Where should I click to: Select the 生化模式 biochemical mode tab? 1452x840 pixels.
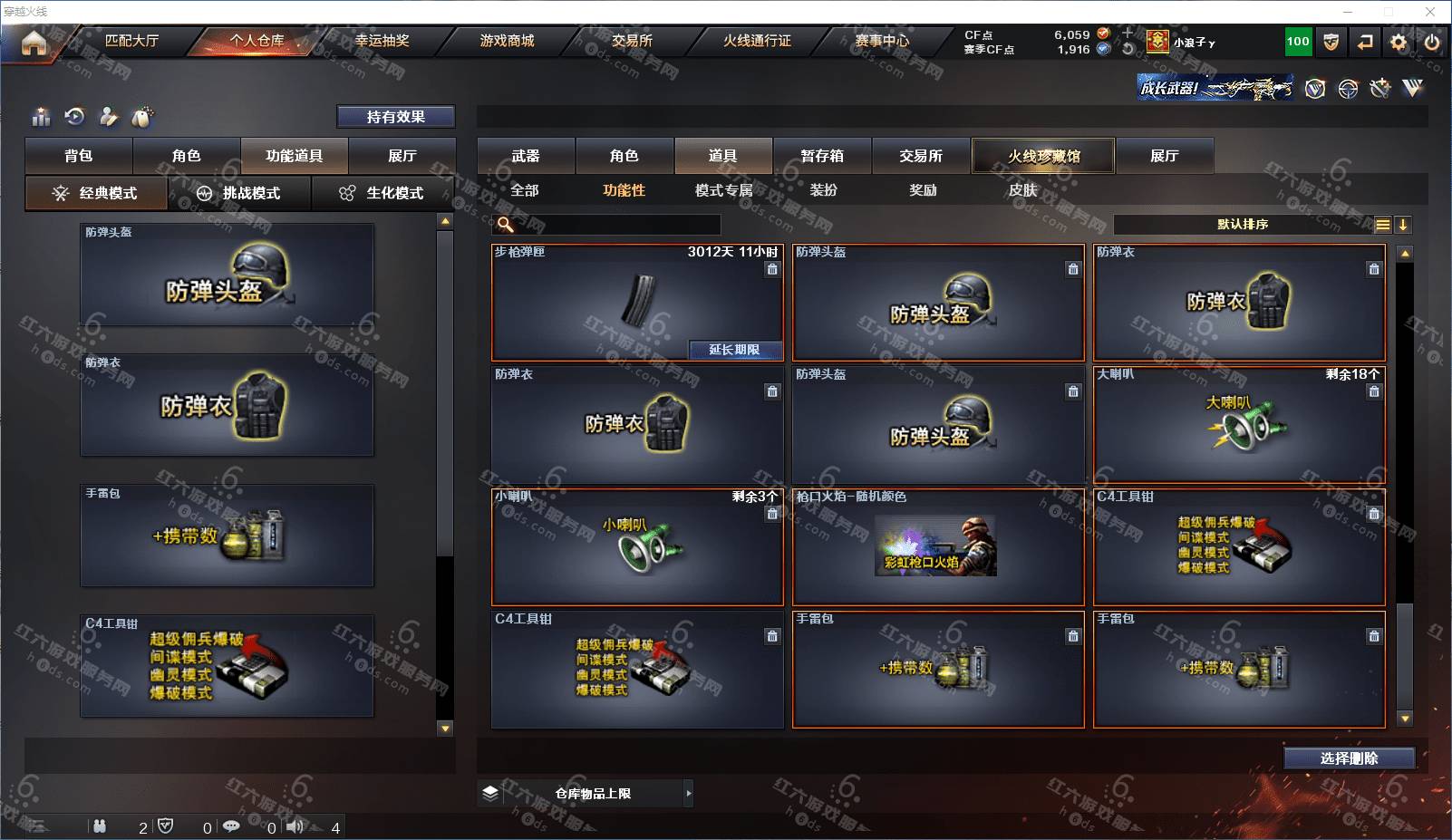[382, 193]
